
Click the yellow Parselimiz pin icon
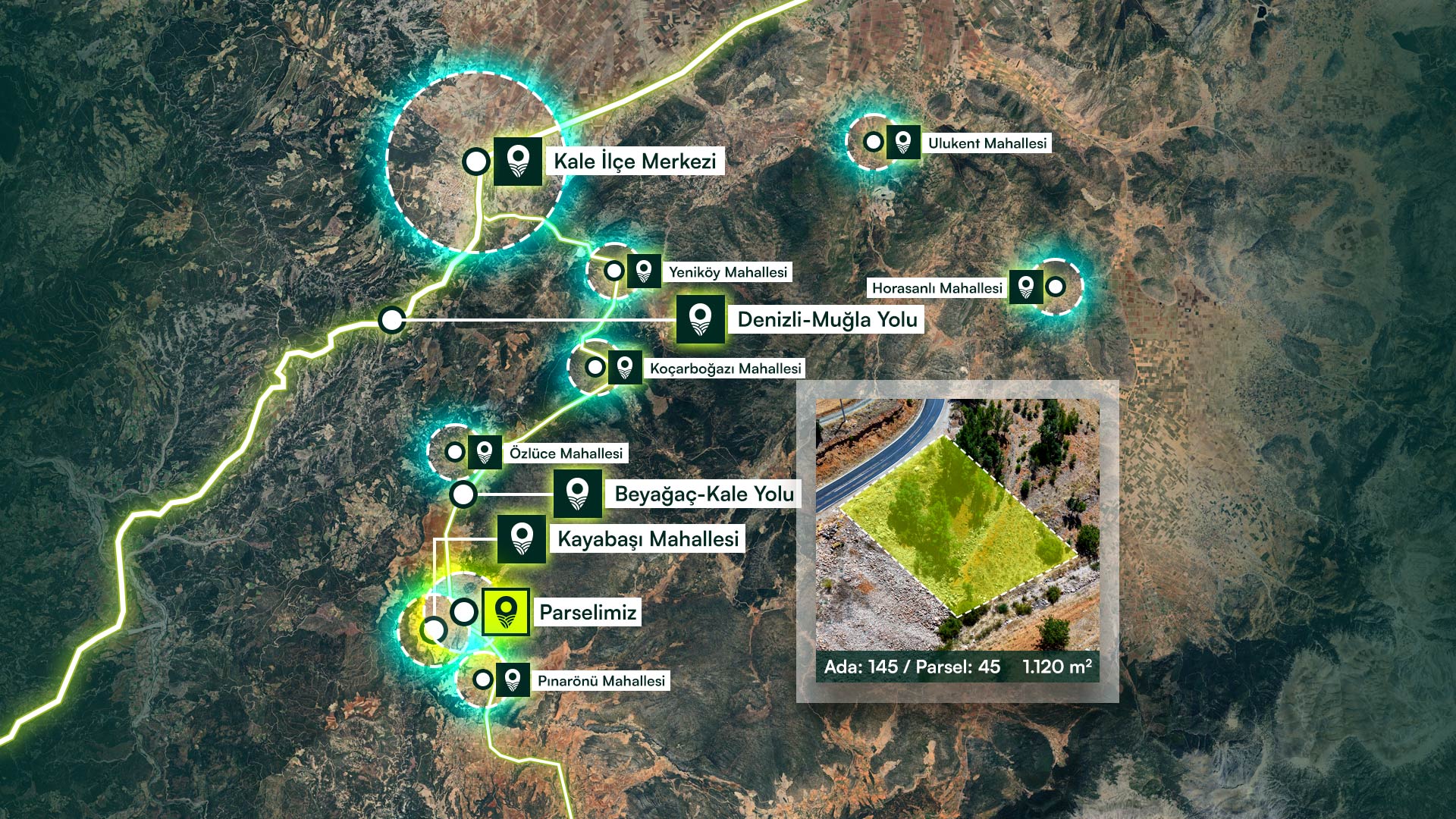point(506,612)
